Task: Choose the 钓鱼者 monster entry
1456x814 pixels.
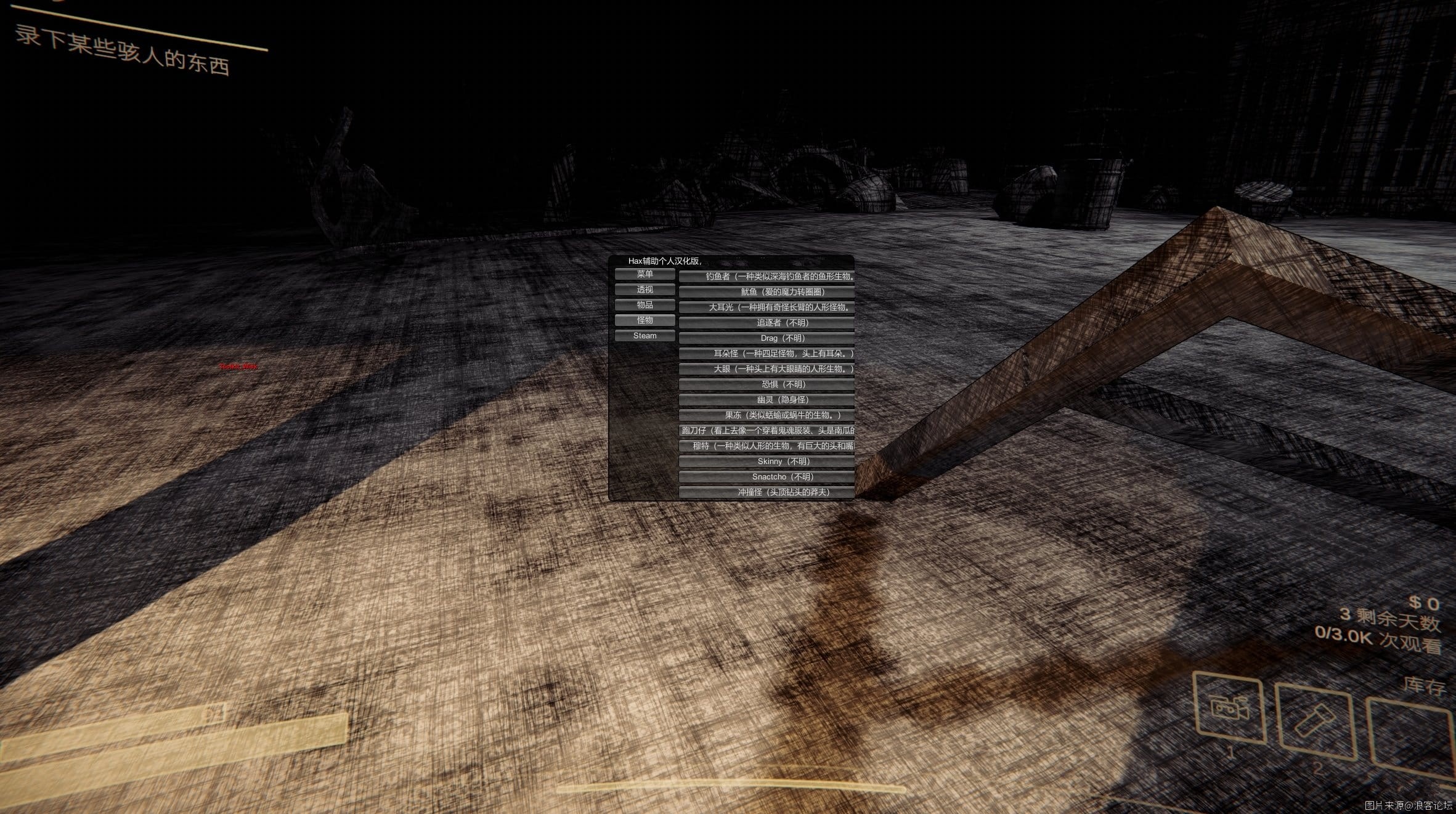Action: 767,277
